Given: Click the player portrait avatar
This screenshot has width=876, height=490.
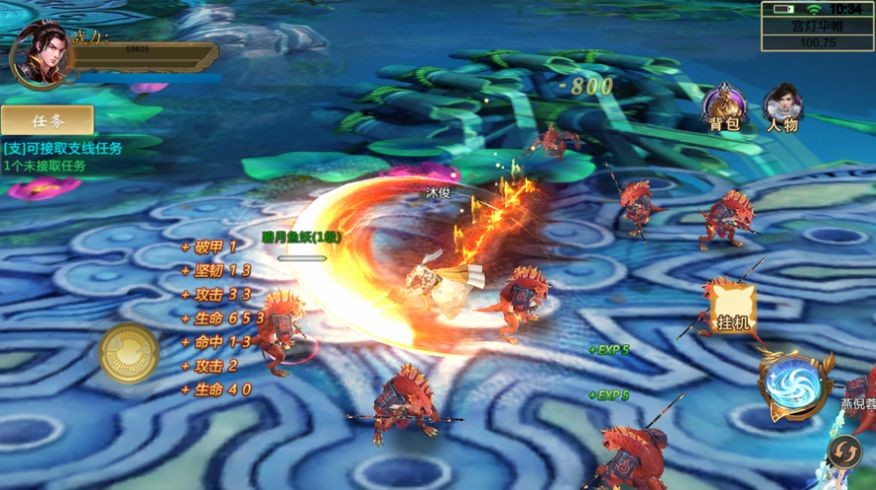Looking at the screenshot, I should point(39,55).
